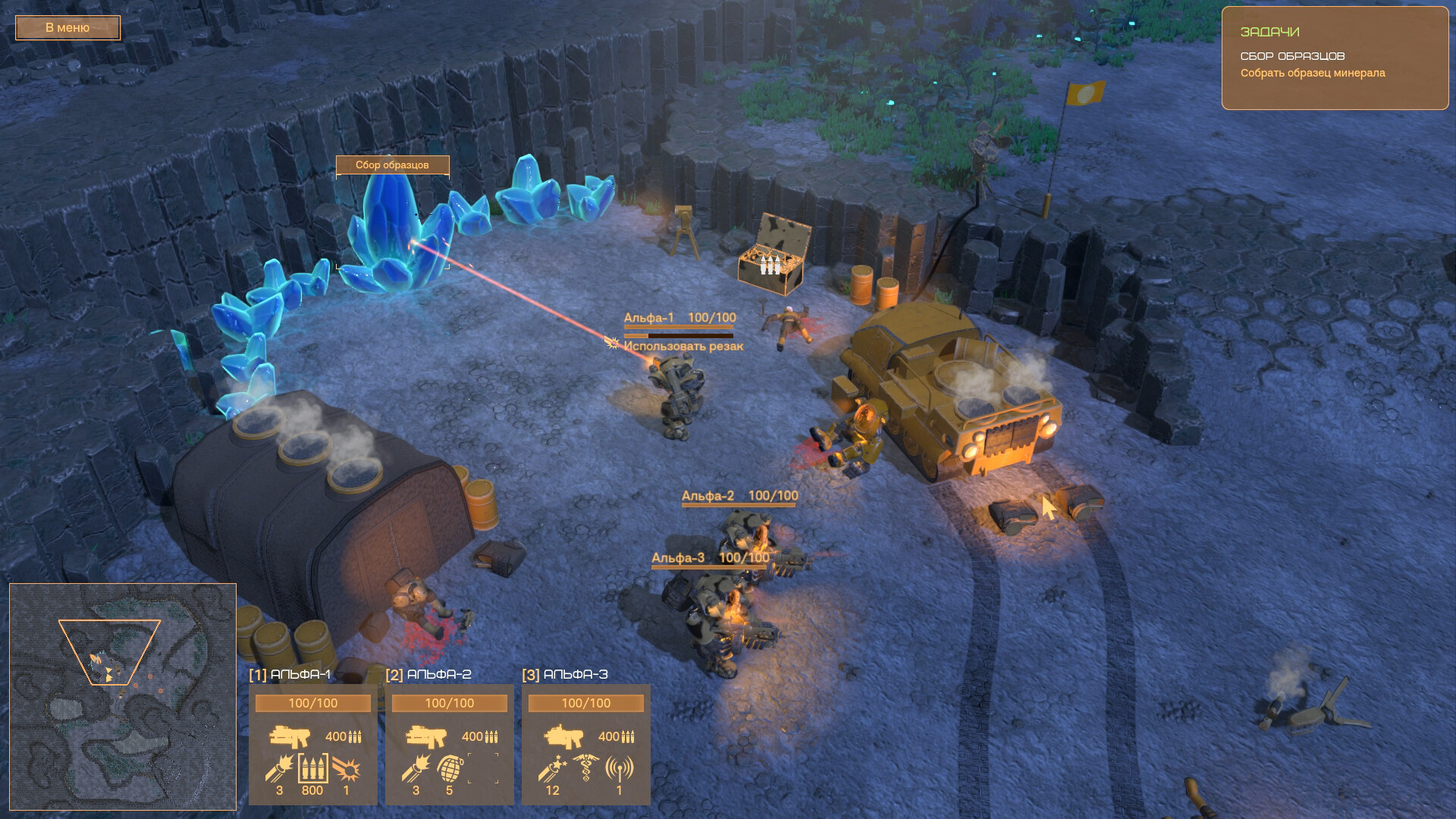1456x819 pixels.
Task: Launch Альфа-3's star signal flare
Action: [552, 770]
